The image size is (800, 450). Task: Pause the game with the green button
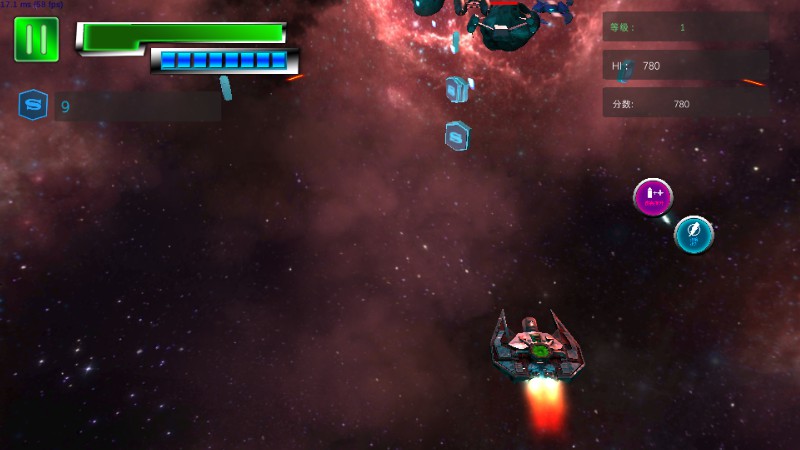pos(37,40)
